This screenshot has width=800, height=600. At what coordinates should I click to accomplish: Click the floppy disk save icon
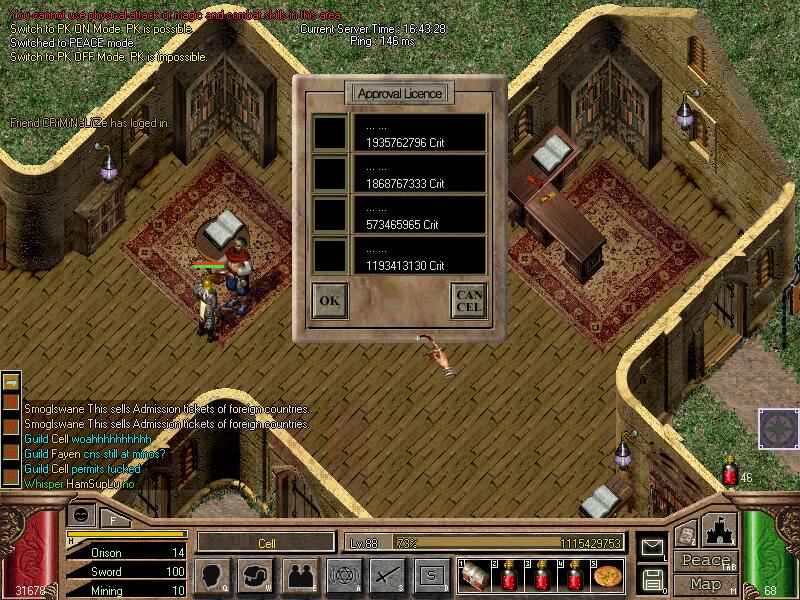(x=653, y=578)
